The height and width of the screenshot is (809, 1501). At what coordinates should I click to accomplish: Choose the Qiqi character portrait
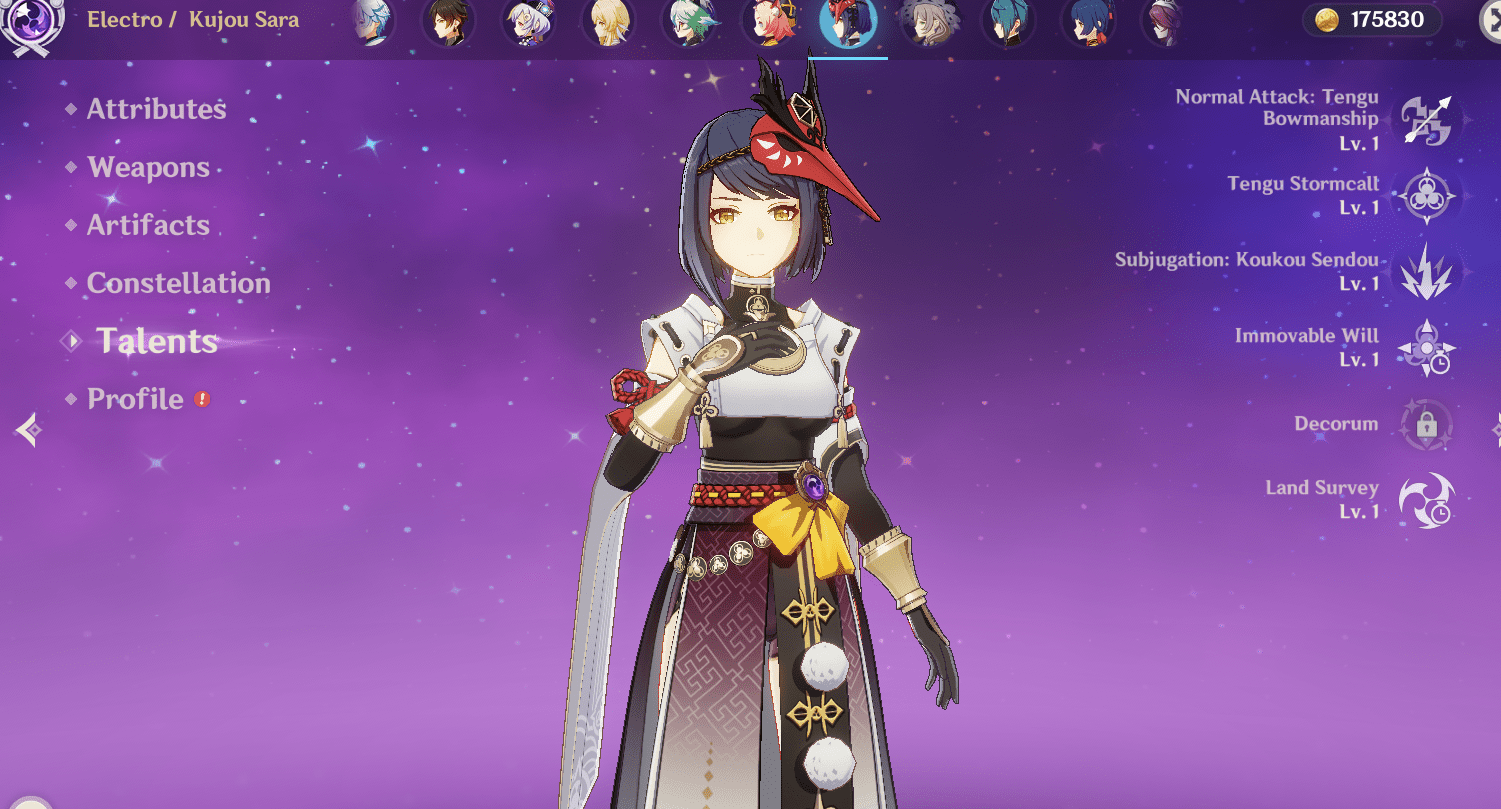pyautogui.click(x=528, y=22)
